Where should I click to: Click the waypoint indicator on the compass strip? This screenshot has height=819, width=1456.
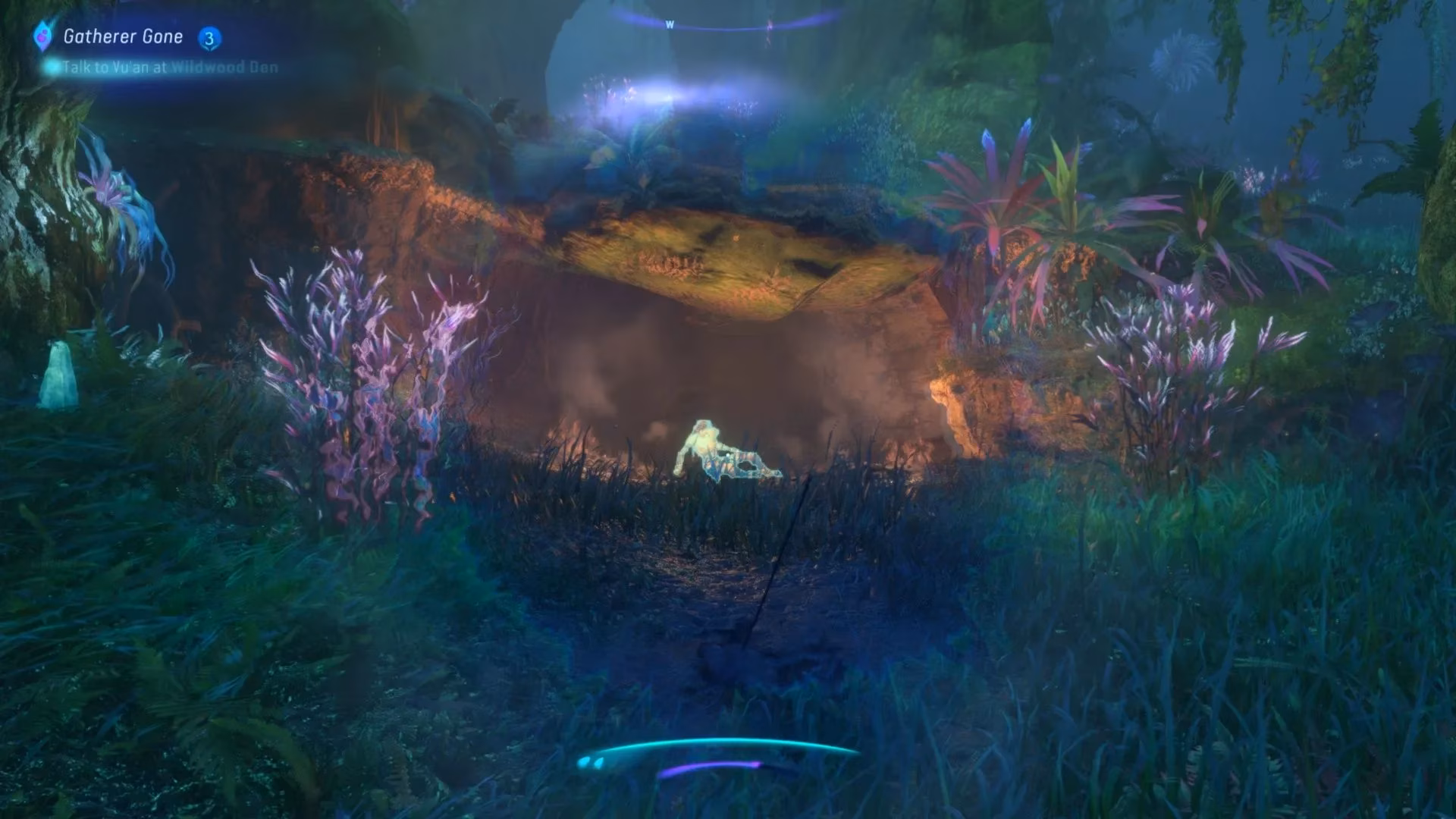tap(770, 24)
